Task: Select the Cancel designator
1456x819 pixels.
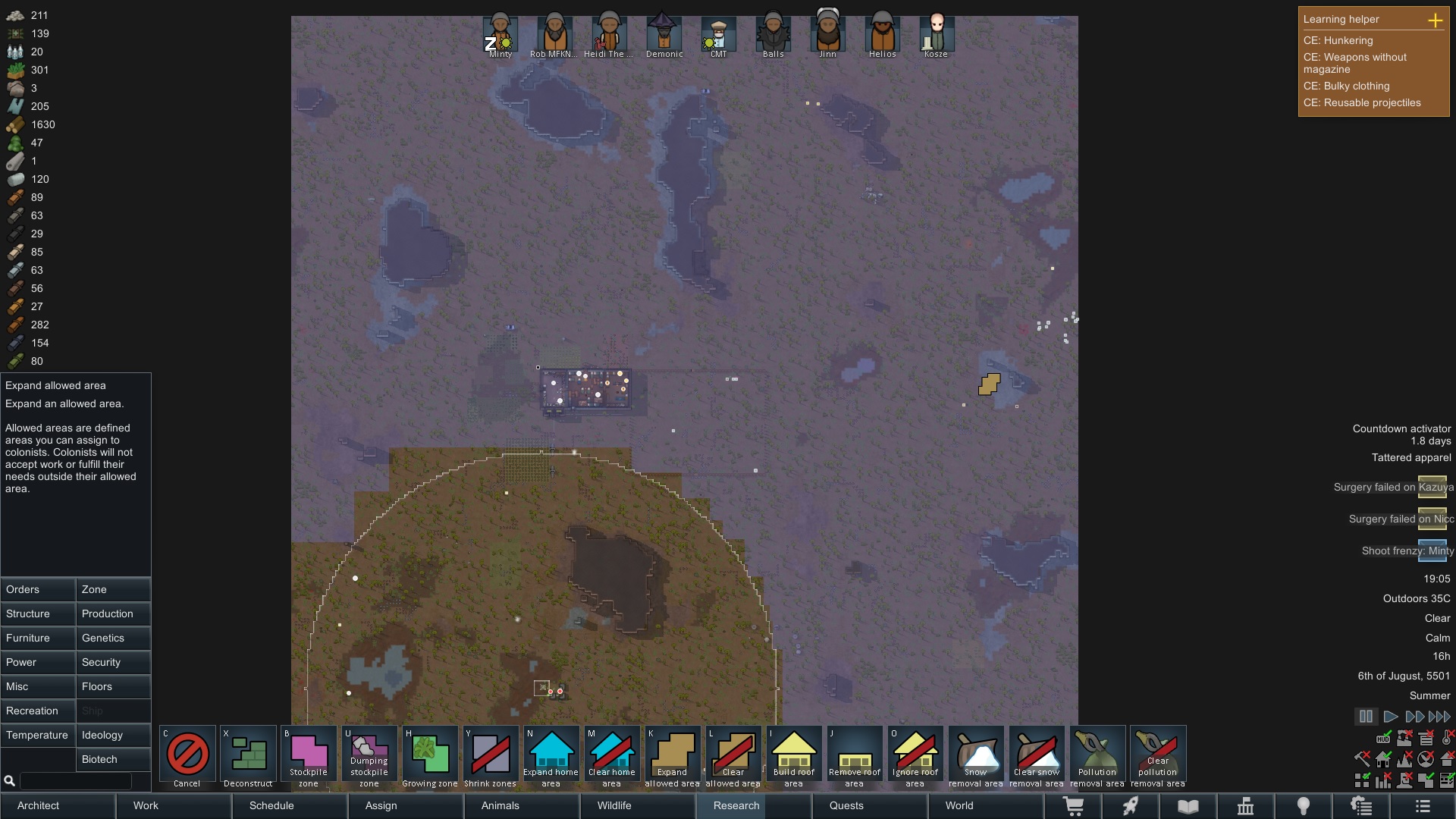Action: (x=187, y=757)
